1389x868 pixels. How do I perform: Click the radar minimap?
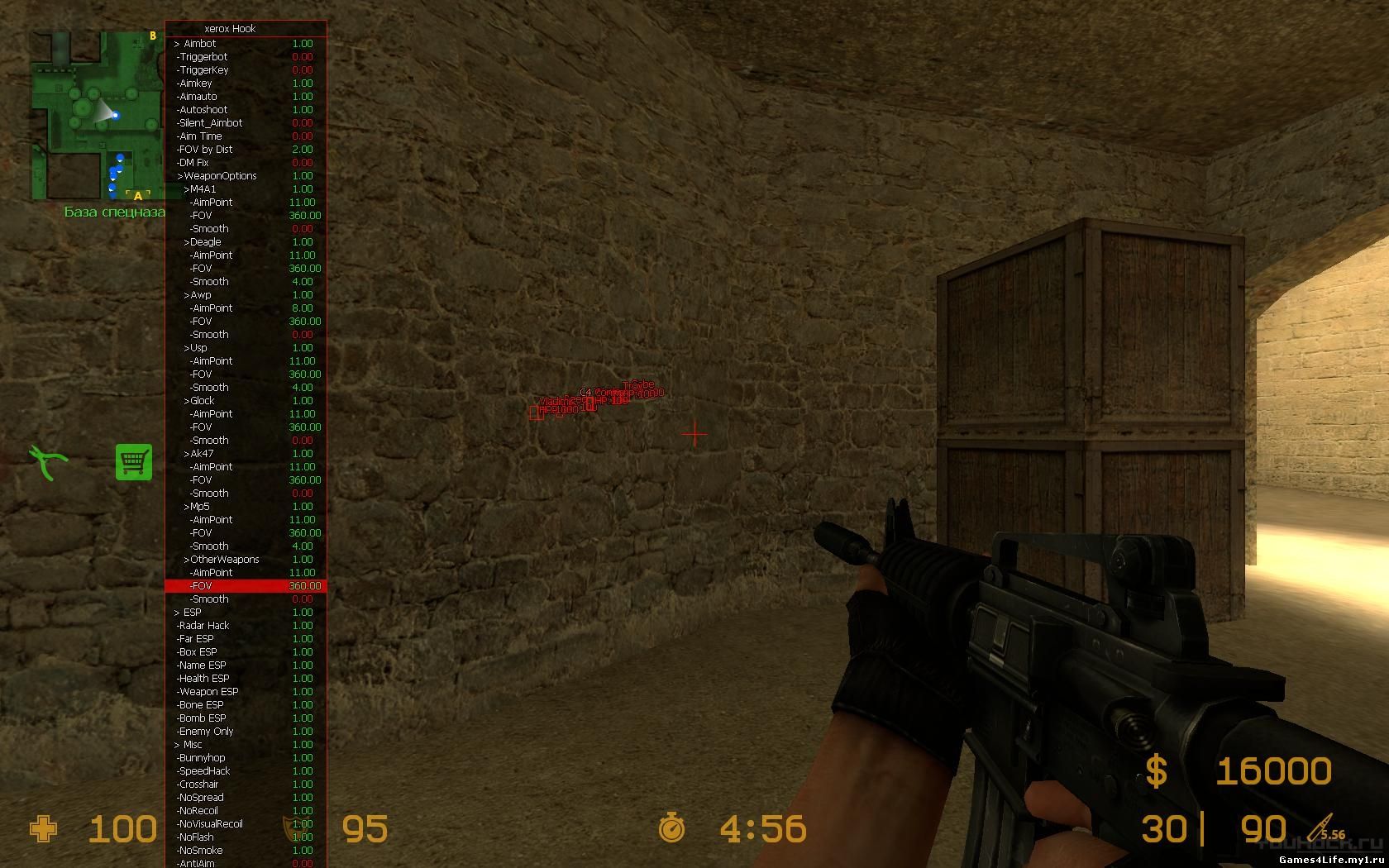[x=98, y=116]
